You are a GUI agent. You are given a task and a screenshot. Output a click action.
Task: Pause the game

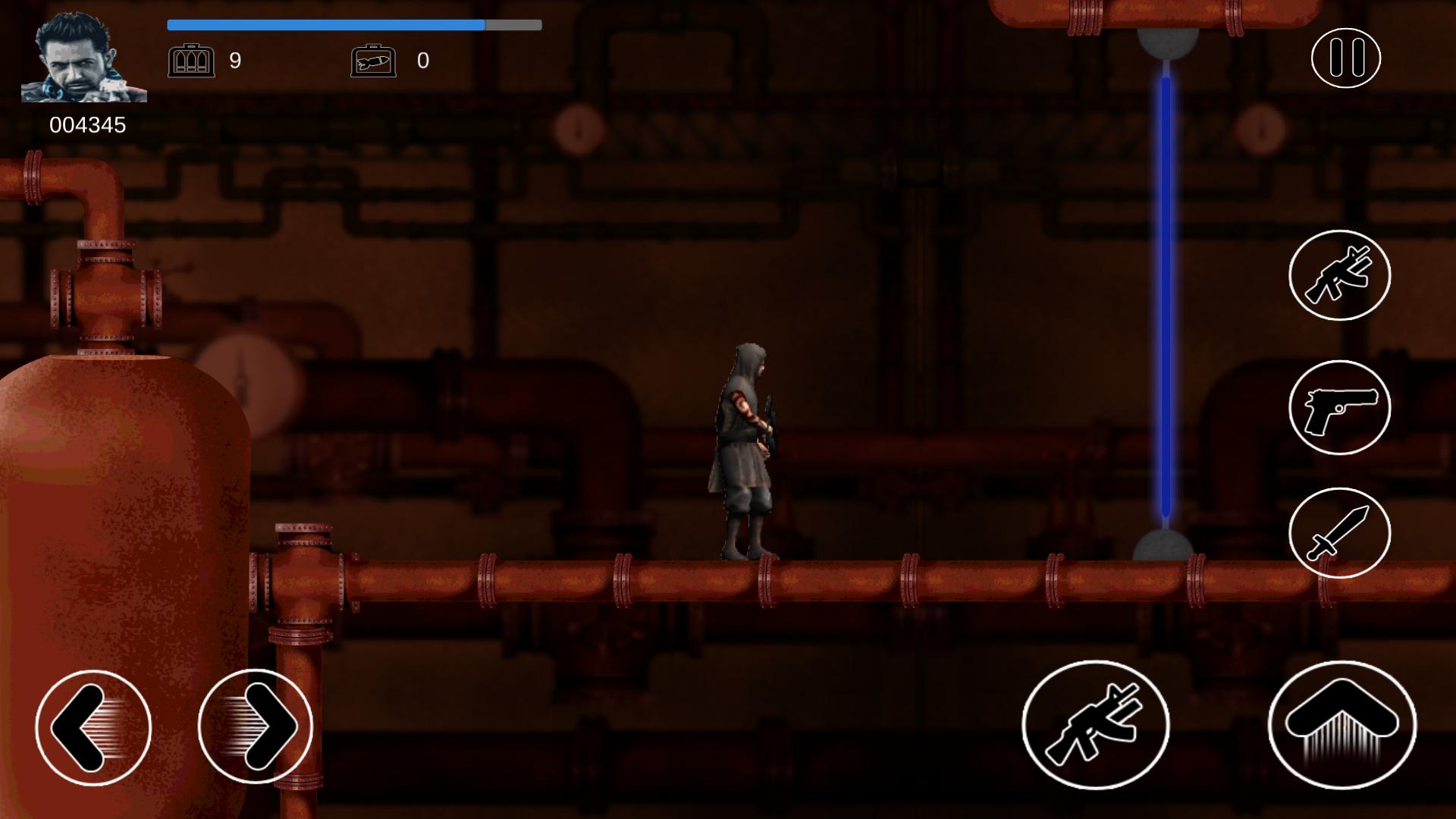click(1345, 58)
